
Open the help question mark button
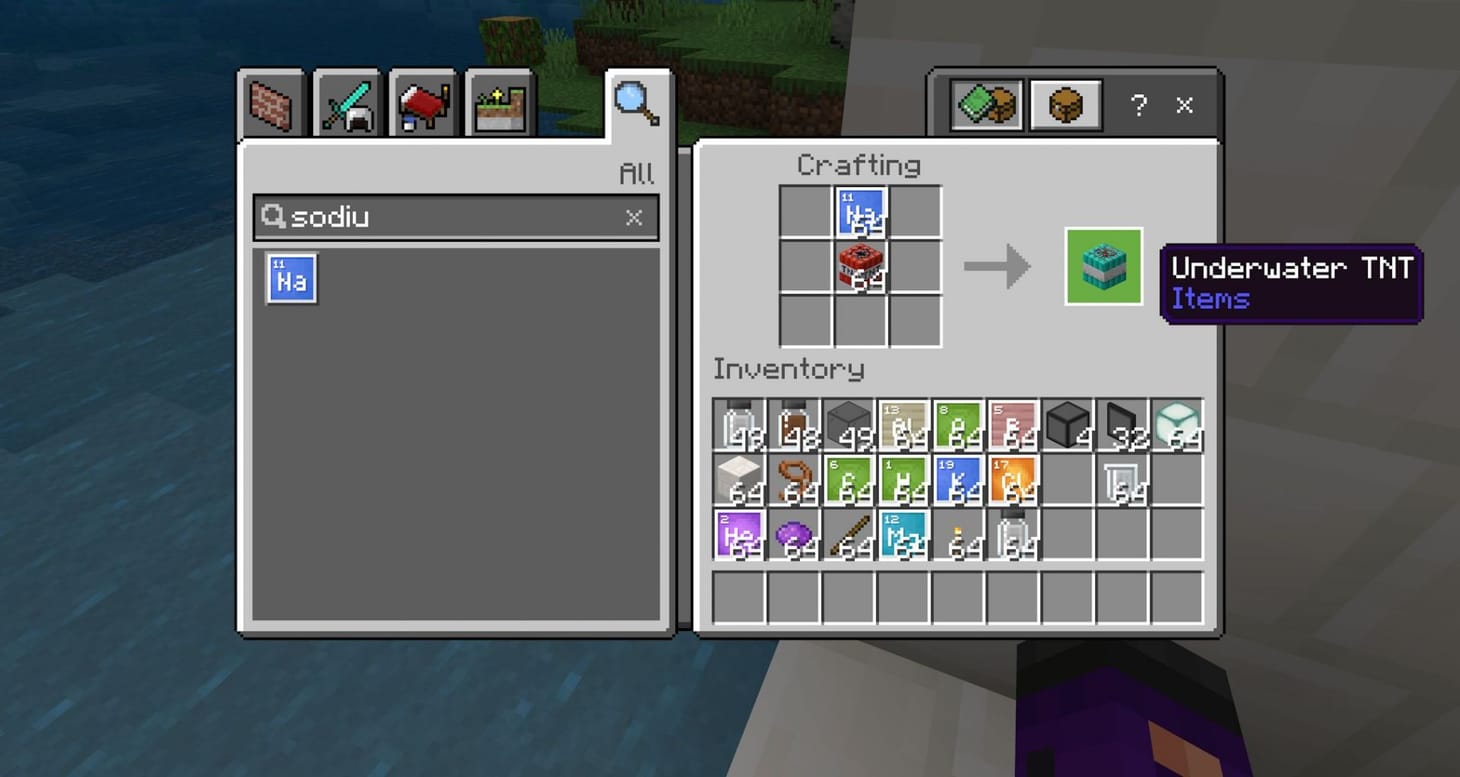pyautogui.click(x=1139, y=104)
